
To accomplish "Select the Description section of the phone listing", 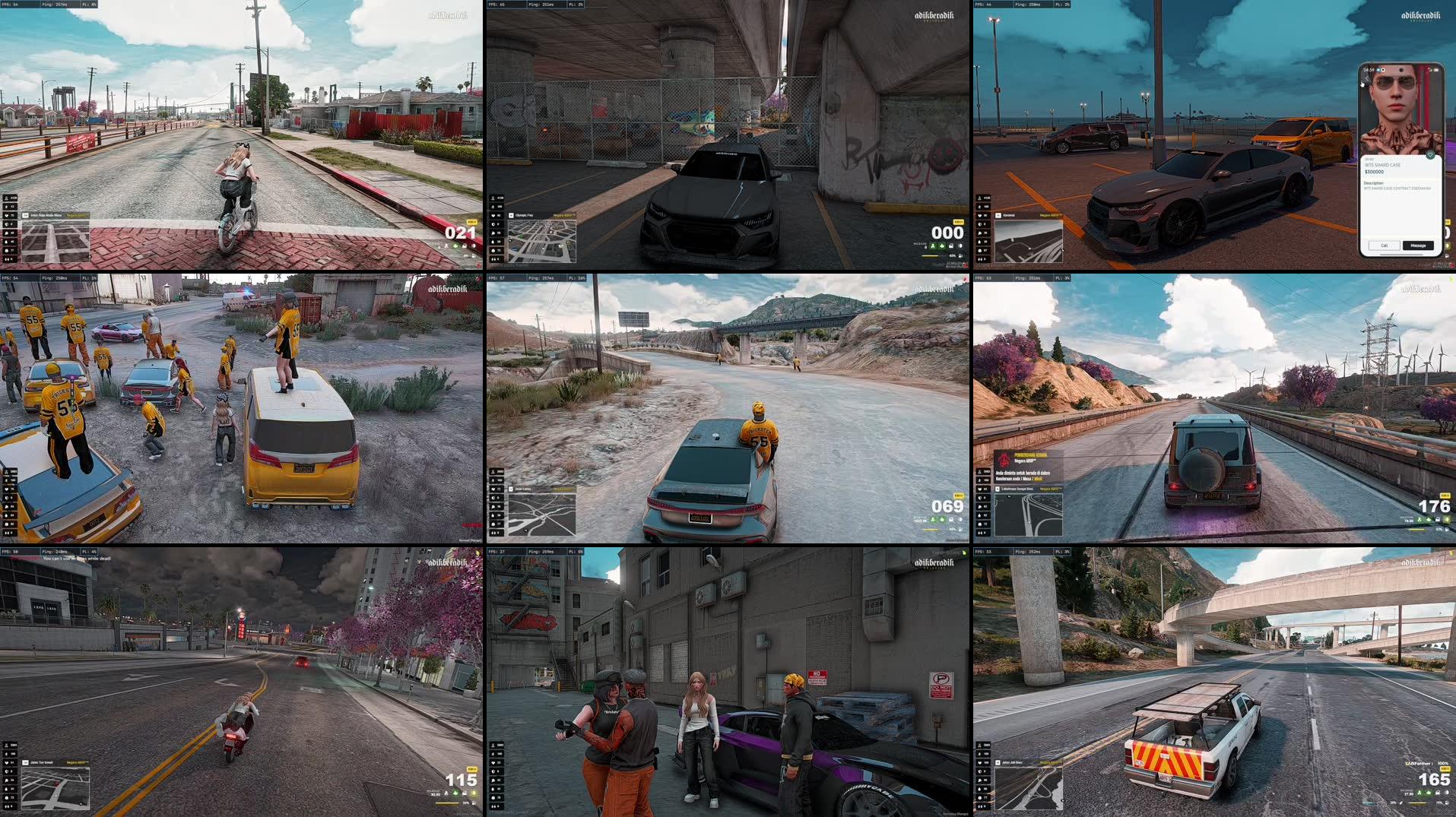I will point(1374,183).
